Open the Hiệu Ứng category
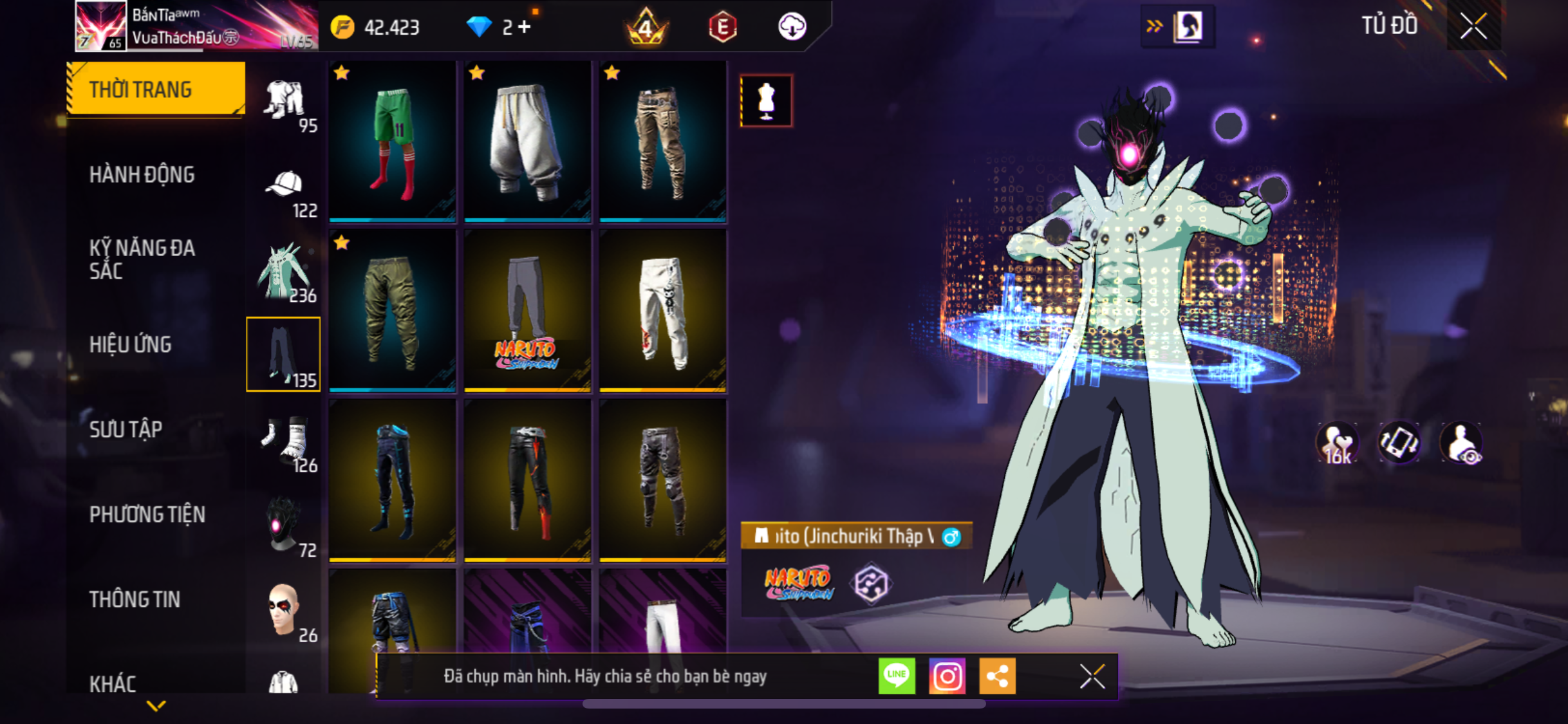The height and width of the screenshot is (724, 1568). click(x=130, y=344)
